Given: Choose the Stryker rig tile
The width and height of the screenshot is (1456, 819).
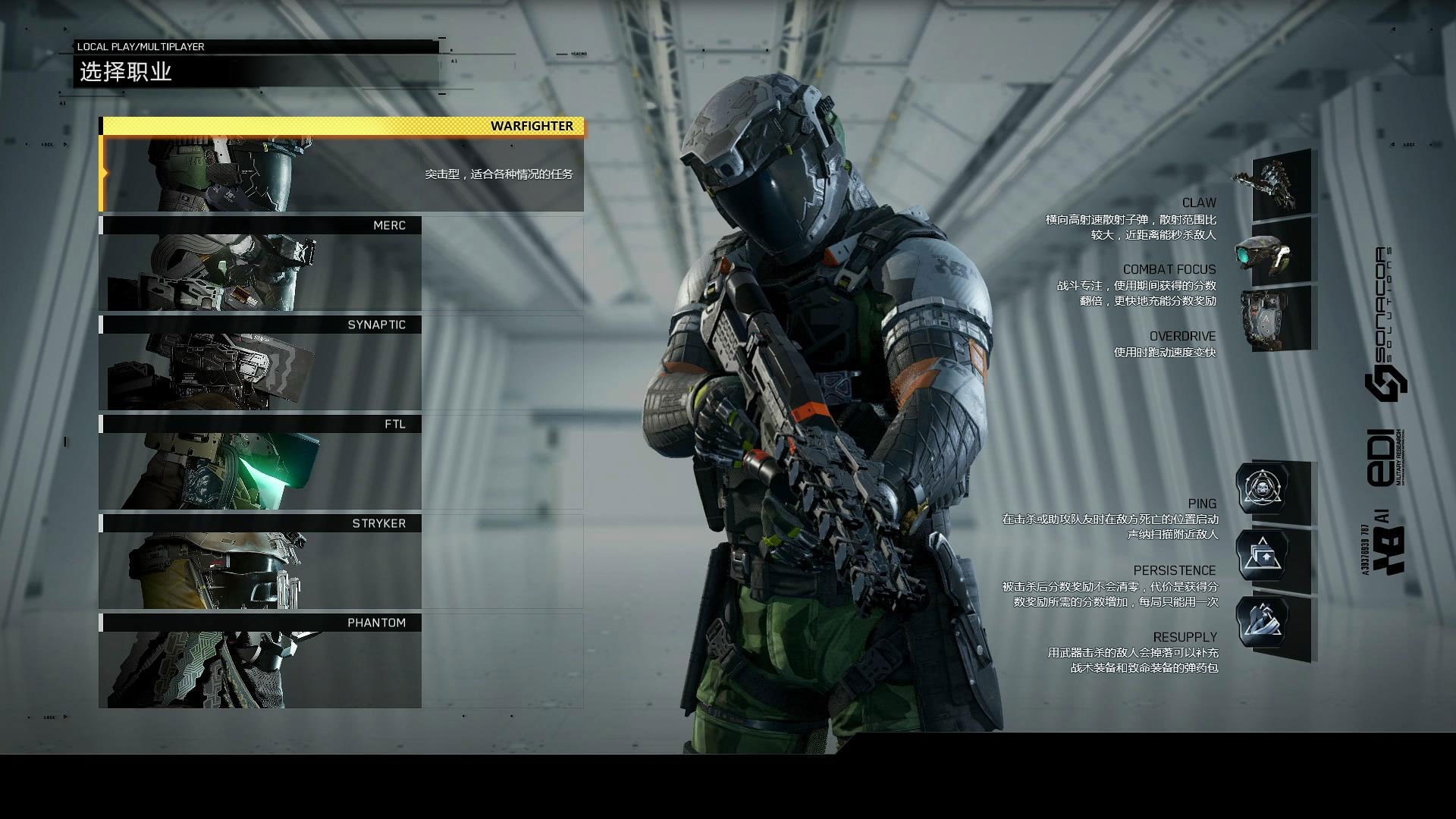Looking at the screenshot, I should point(260,562).
